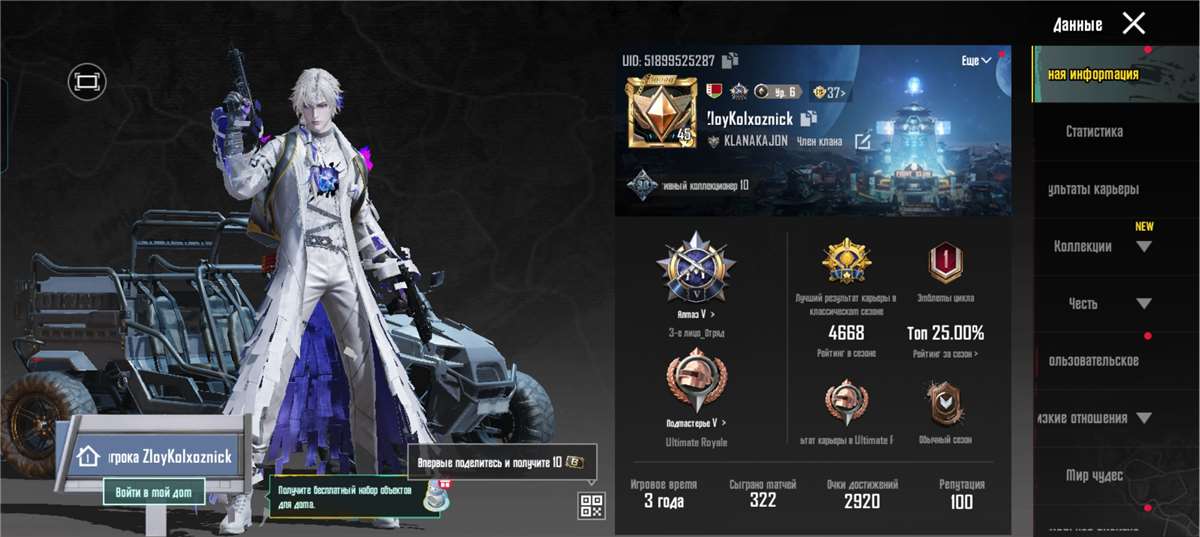Image resolution: width=1200 pixels, height=537 pixels.
Task: Click the edit icon beside Член клана
Action: click(x=862, y=142)
